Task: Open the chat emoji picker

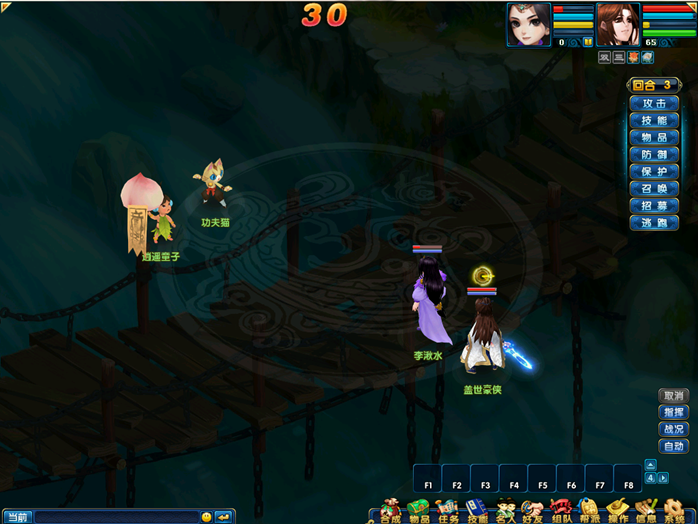Action: point(207,517)
